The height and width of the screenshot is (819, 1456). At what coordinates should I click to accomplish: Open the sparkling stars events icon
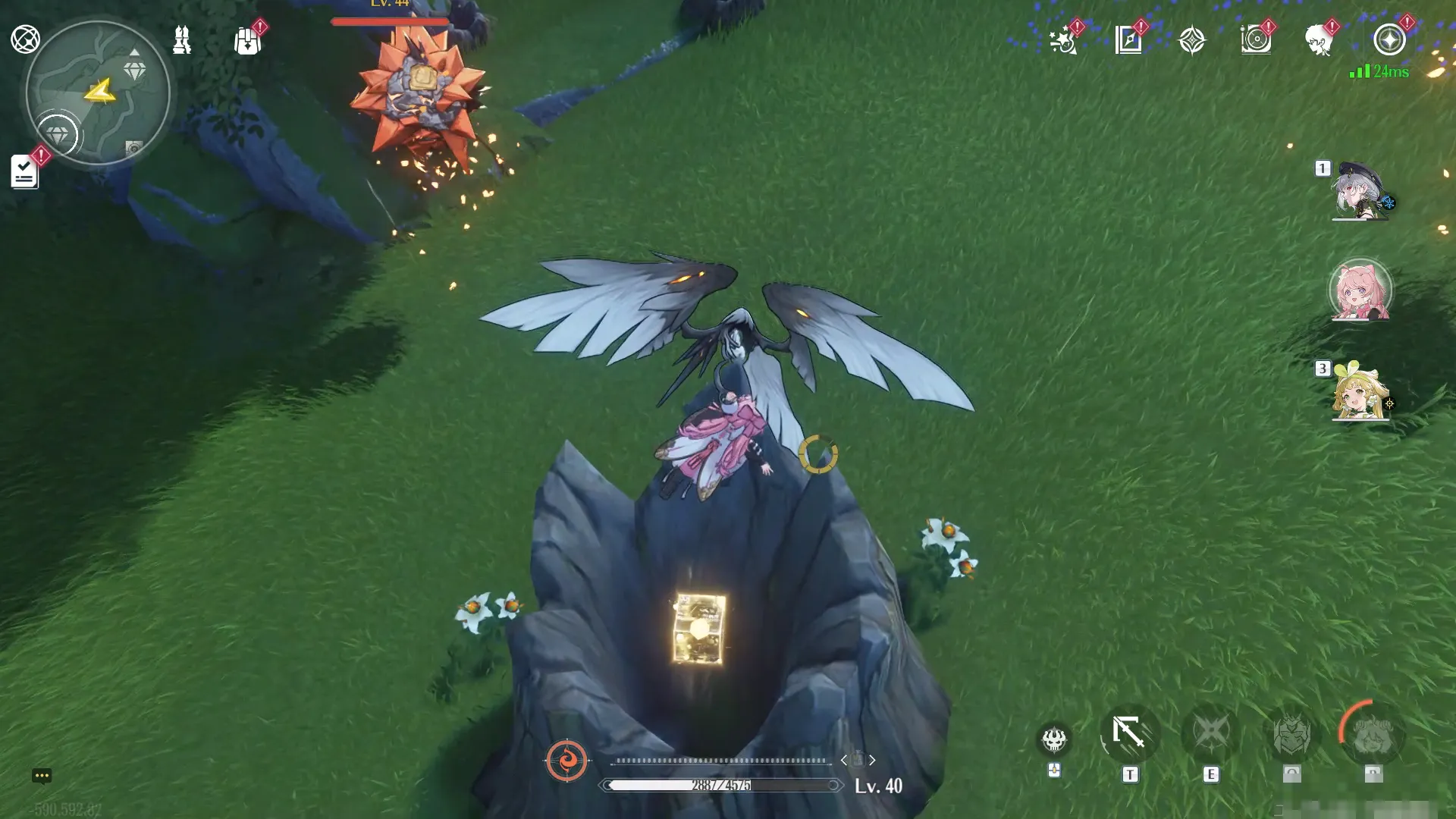tap(1063, 39)
